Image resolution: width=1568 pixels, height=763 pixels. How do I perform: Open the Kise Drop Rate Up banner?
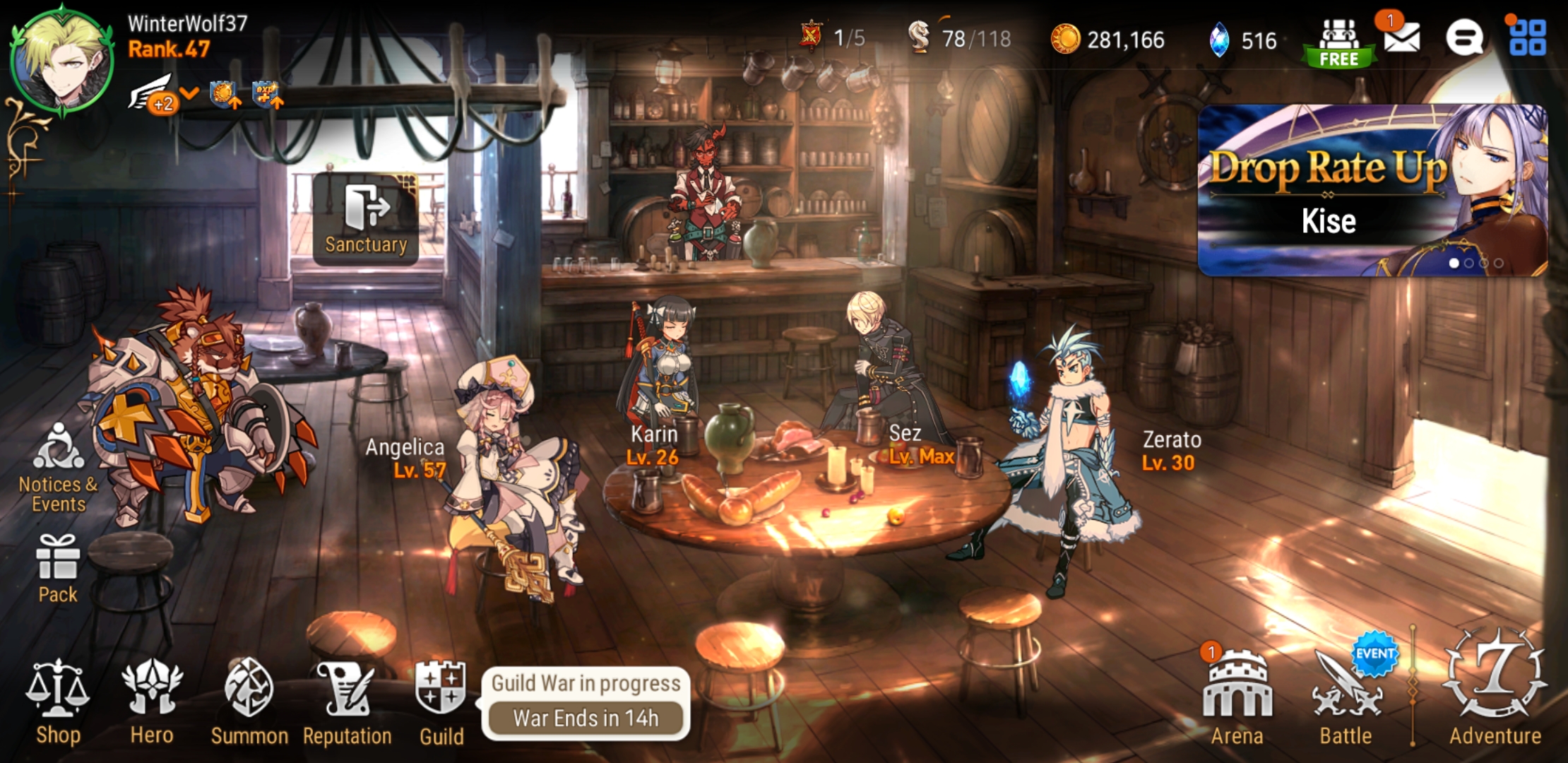pos(1372,189)
